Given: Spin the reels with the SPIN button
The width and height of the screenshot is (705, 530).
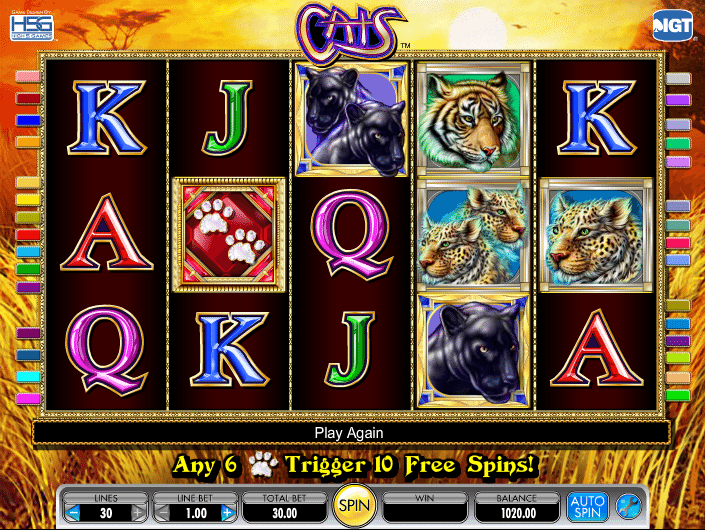Looking at the screenshot, I should point(352,507).
